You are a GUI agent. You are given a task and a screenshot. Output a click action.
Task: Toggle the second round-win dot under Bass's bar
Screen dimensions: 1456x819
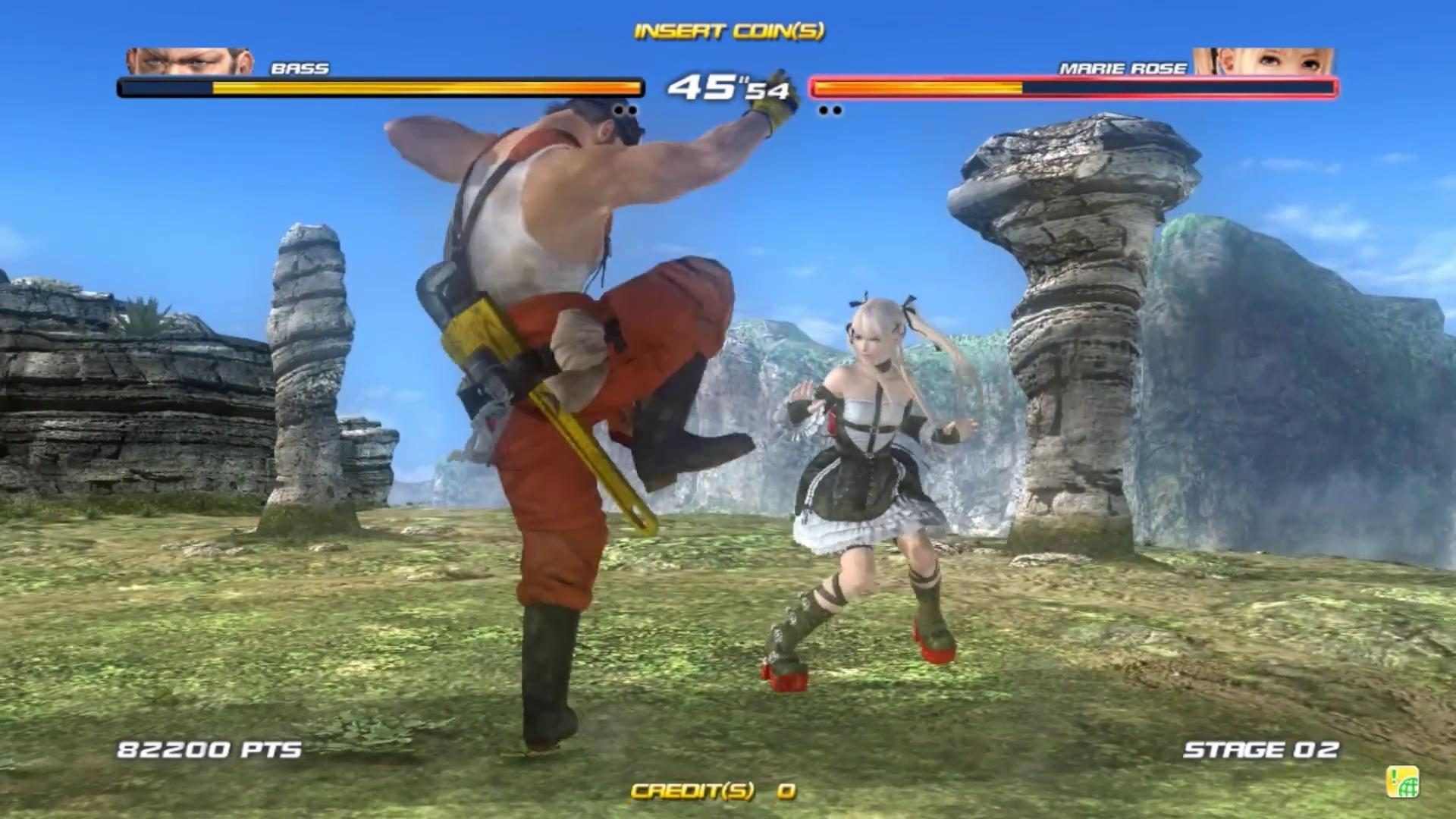(633, 110)
